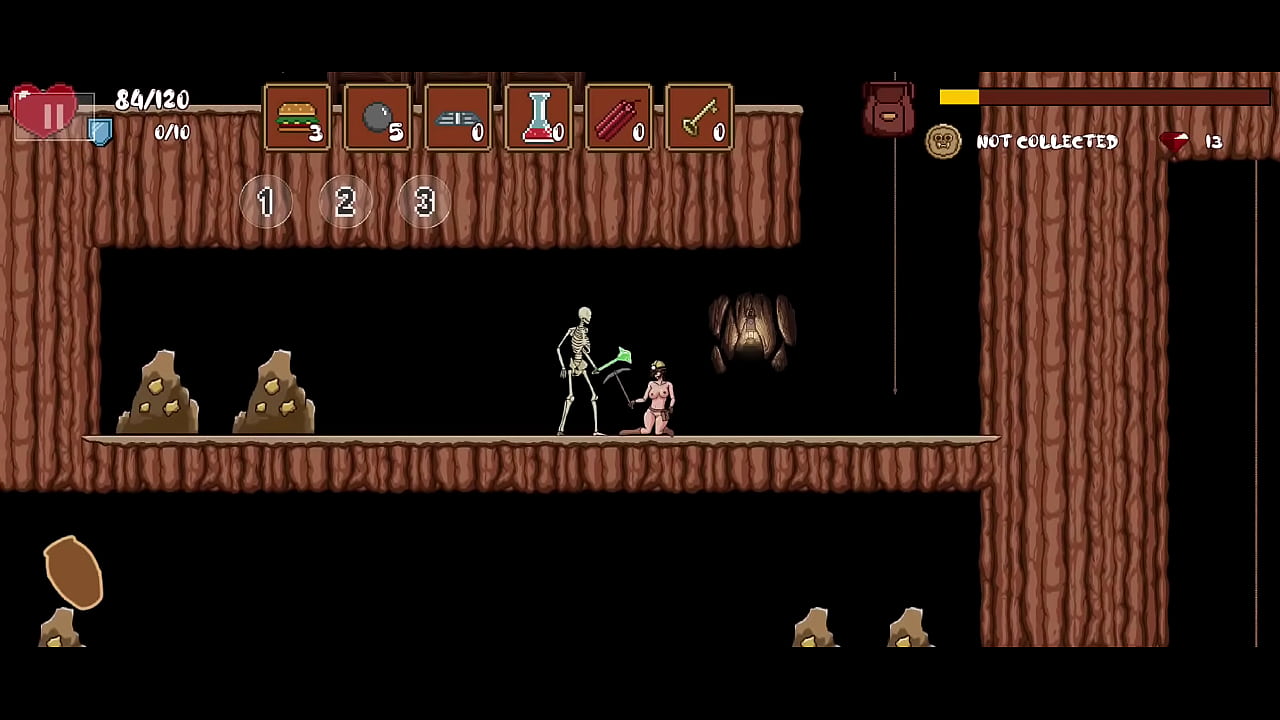The height and width of the screenshot is (720, 1280).
Task: Select the dynamite sticks slot
Action: click(618, 118)
